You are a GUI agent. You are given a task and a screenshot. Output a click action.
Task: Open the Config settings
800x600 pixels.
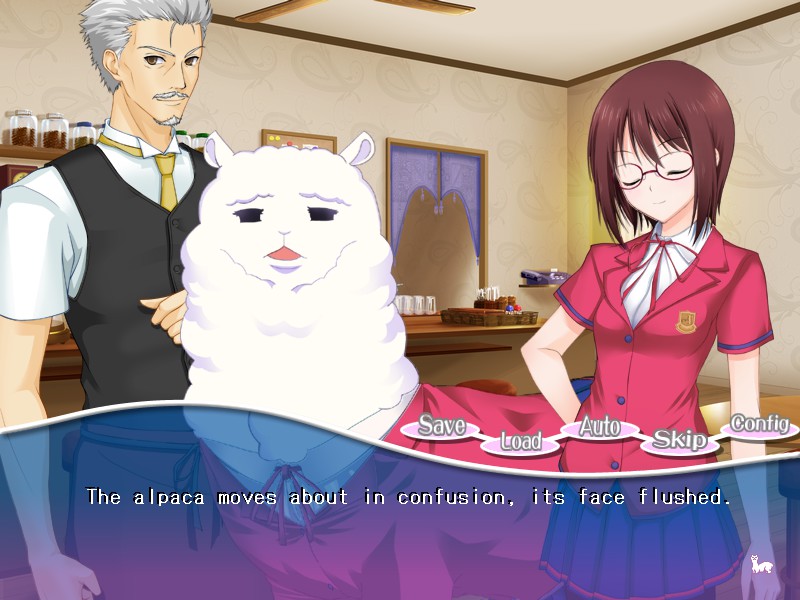tap(759, 424)
